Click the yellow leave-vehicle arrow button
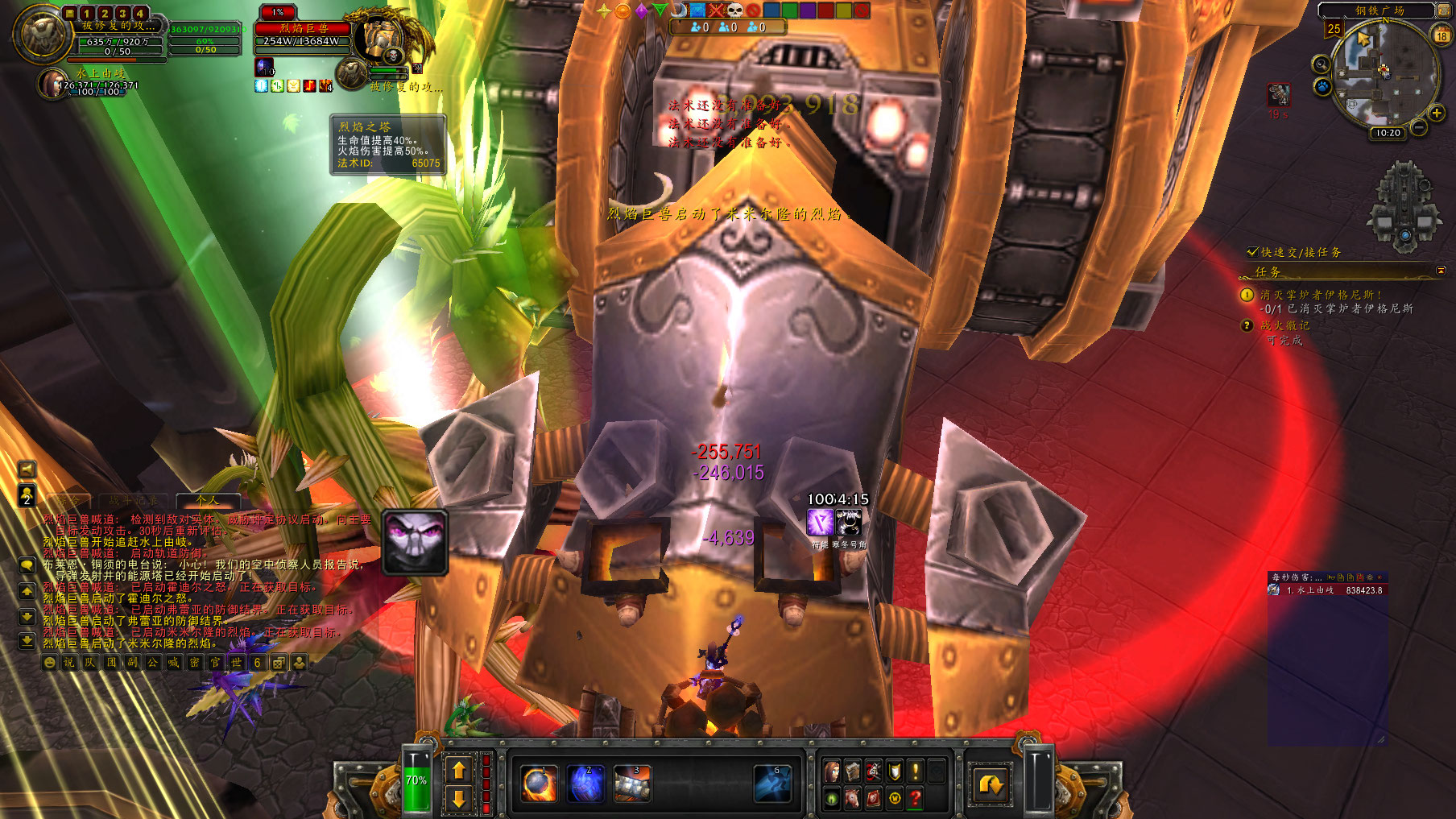Screen dimensions: 1456x819 (x=991, y=784)
